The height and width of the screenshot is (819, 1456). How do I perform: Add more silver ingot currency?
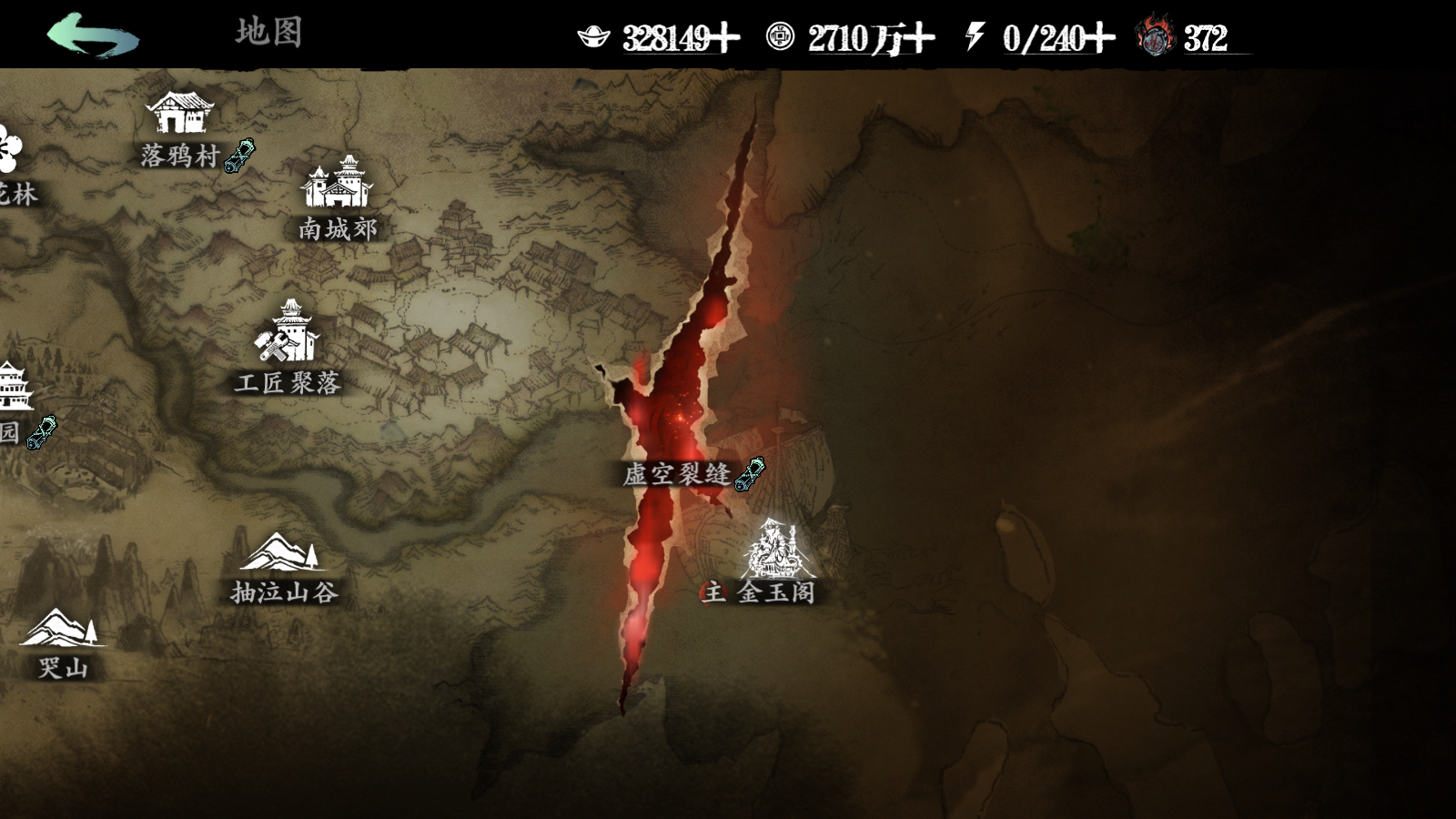click(x=725, y=38)
